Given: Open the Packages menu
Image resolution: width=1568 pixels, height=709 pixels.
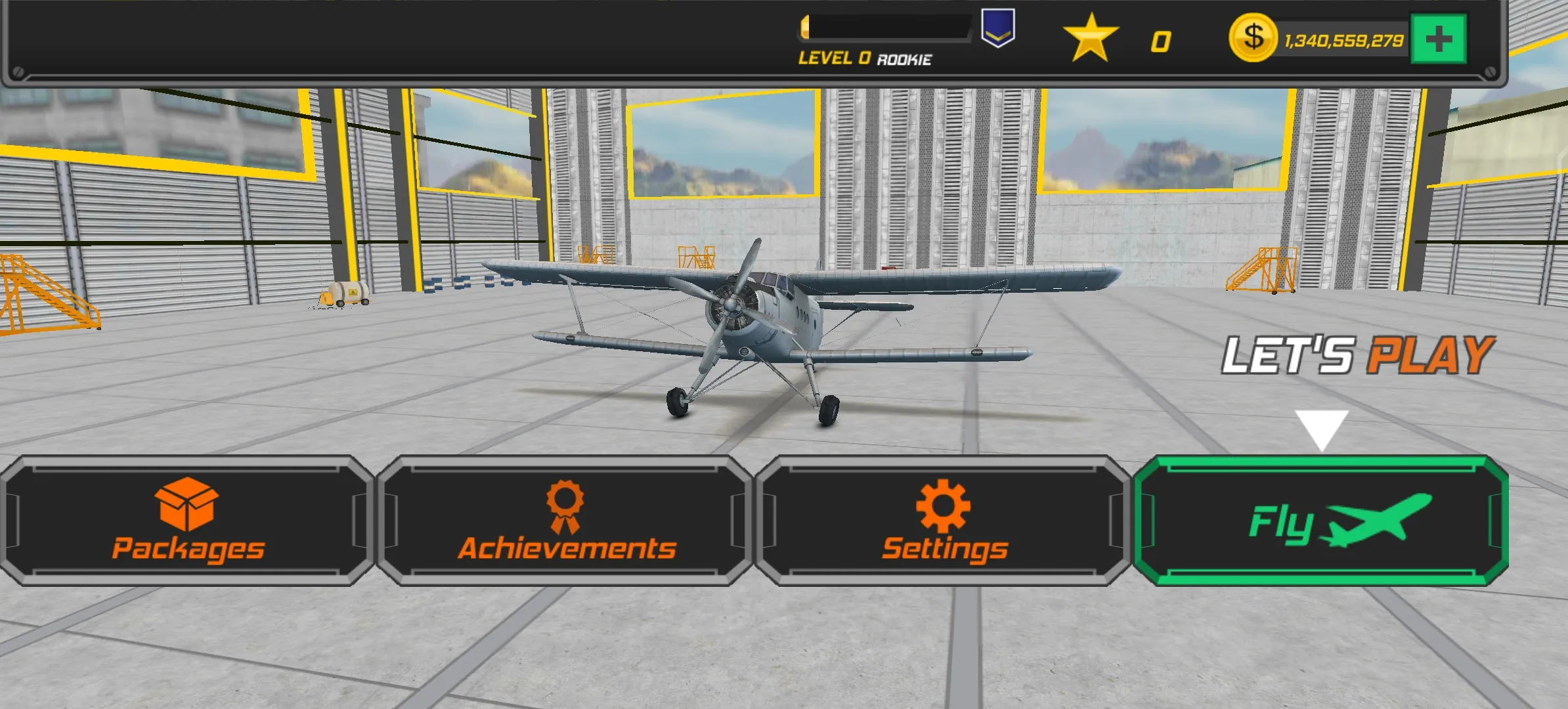Looking at the screenshot, I should (188, 521).
